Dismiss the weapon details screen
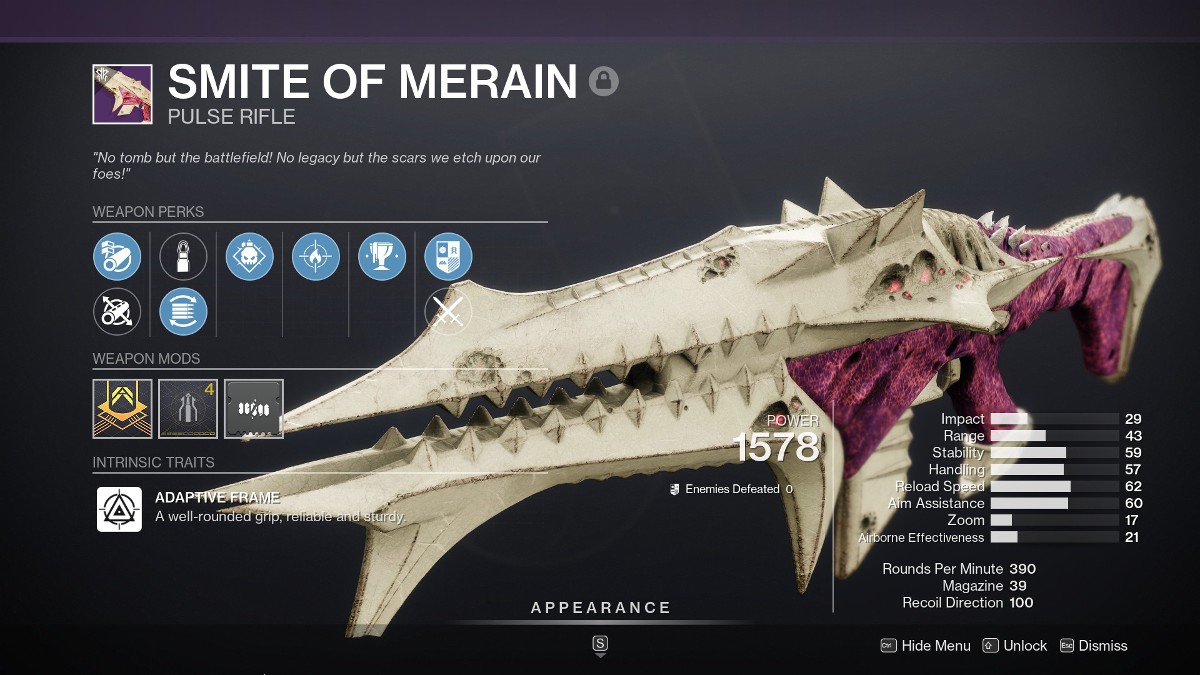The image size is (1200, 675). tap(1093, 646)
